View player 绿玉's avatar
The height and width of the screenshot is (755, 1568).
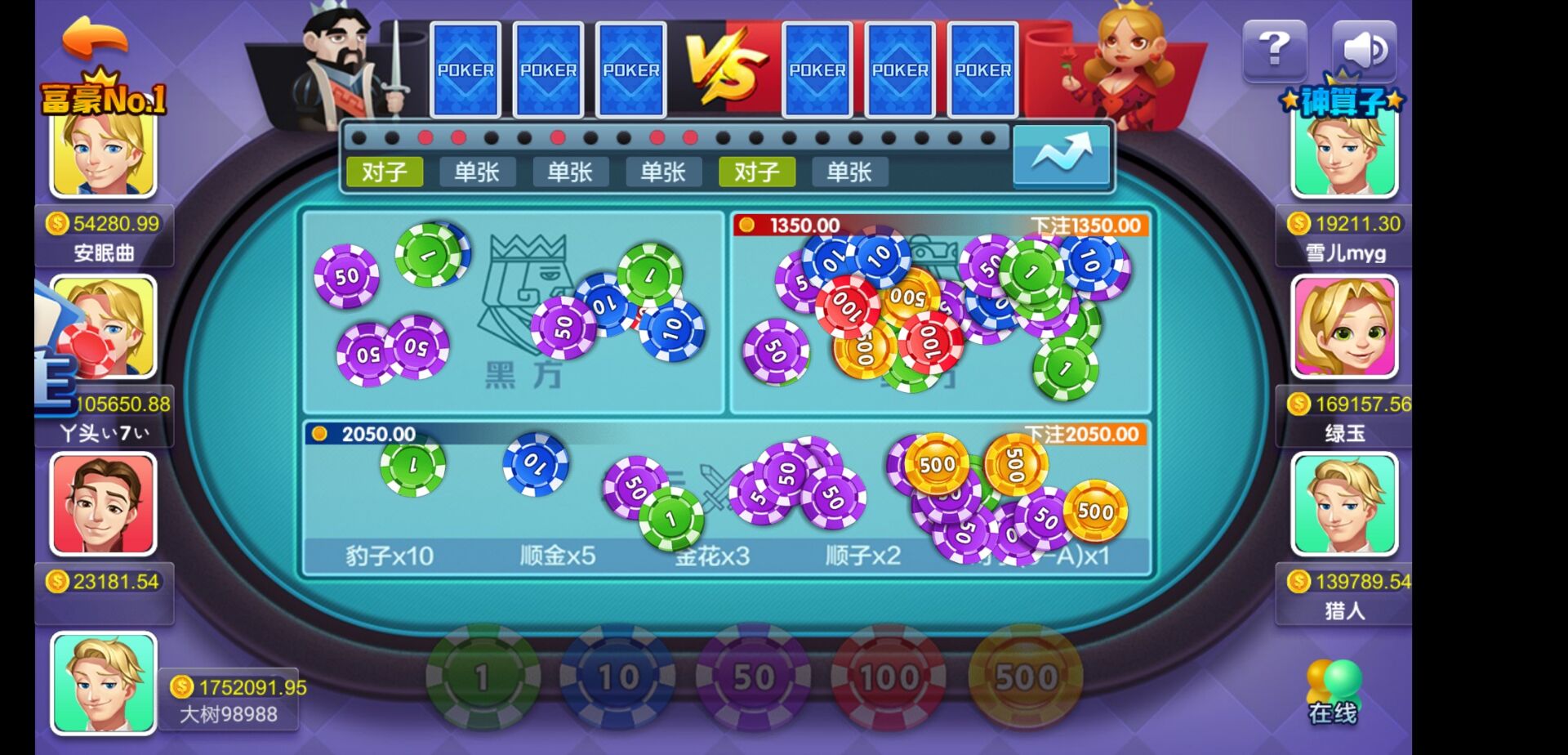(1344, 327)
